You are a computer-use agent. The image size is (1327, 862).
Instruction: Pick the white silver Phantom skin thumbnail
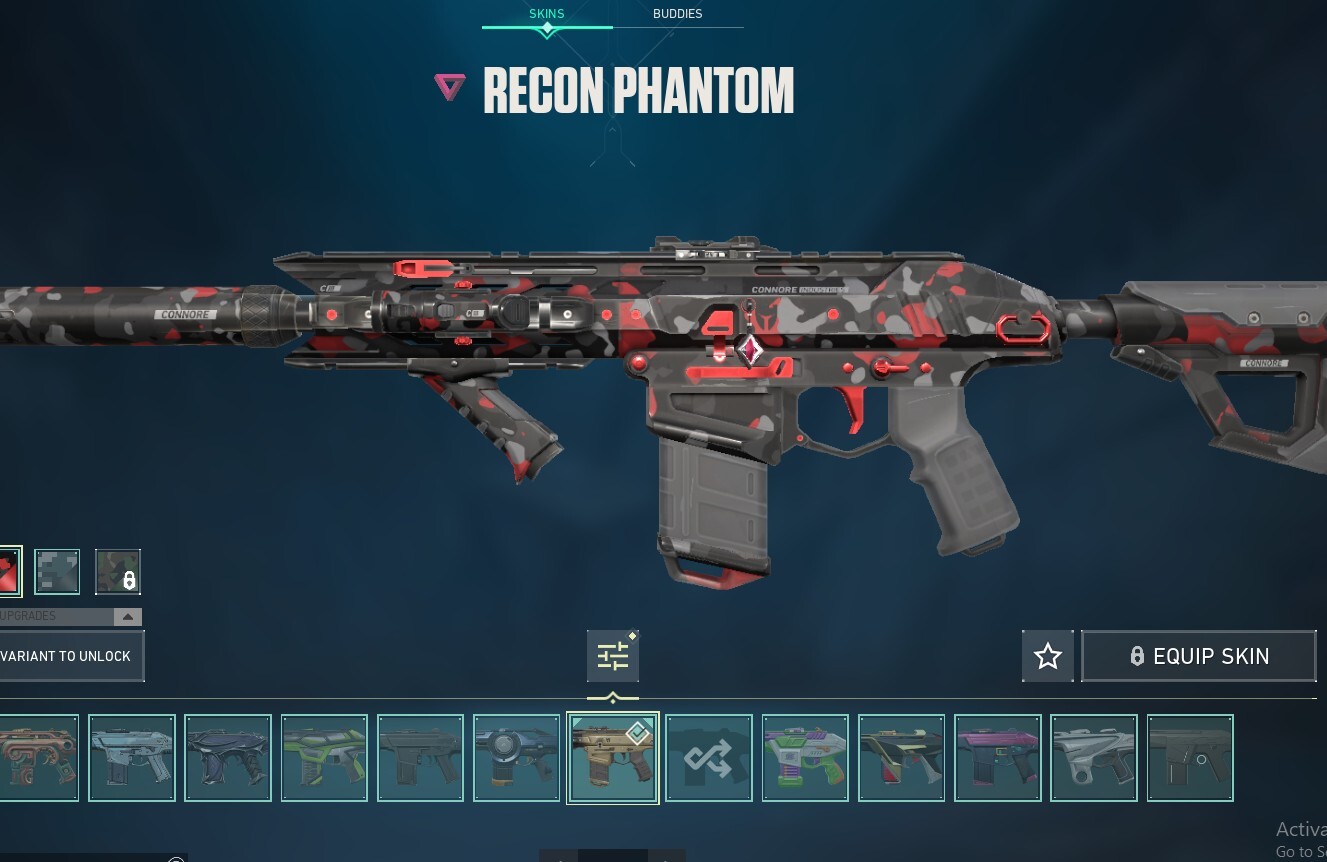(1093, 758)
